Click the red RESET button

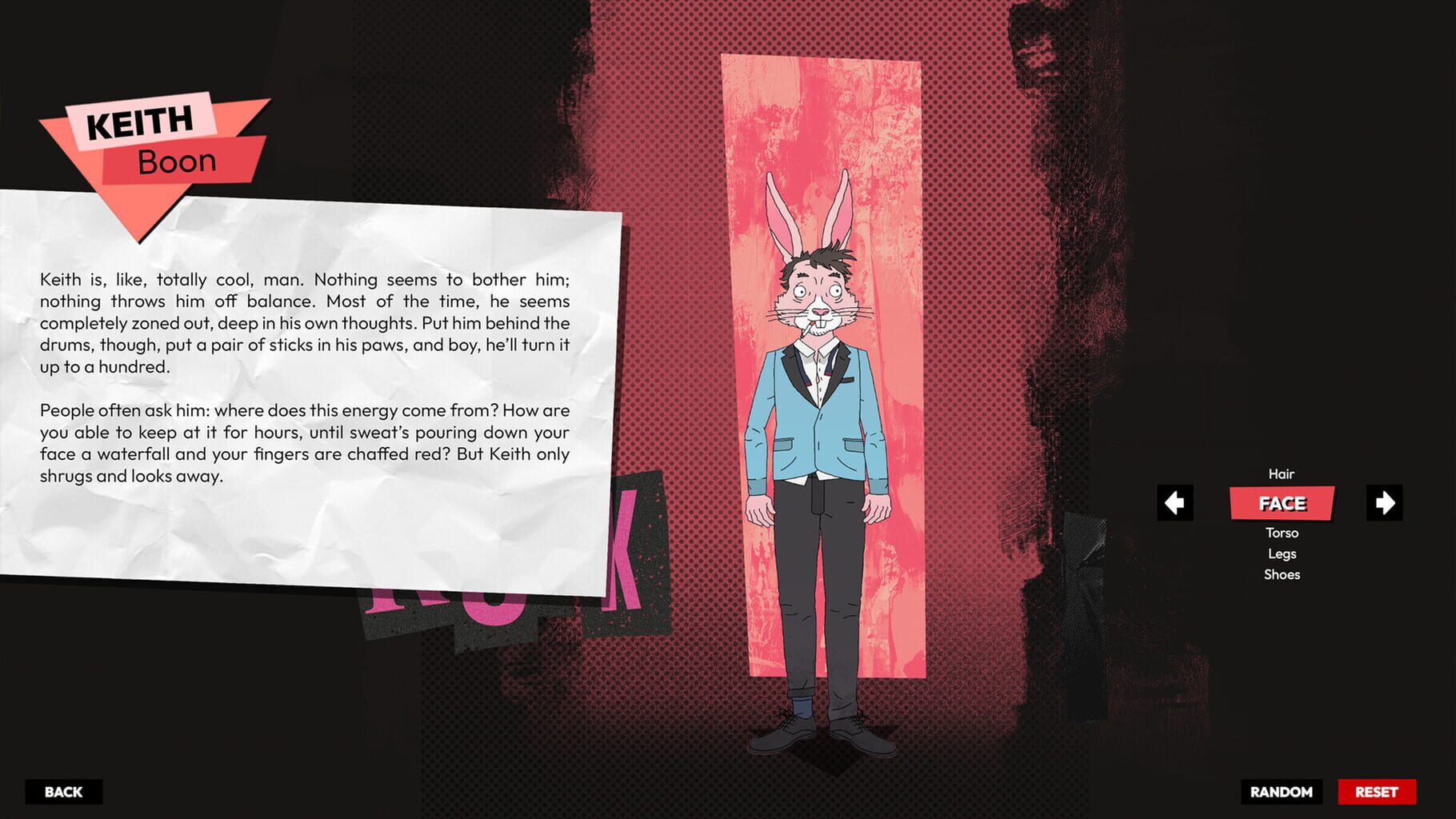[1375, 792]
